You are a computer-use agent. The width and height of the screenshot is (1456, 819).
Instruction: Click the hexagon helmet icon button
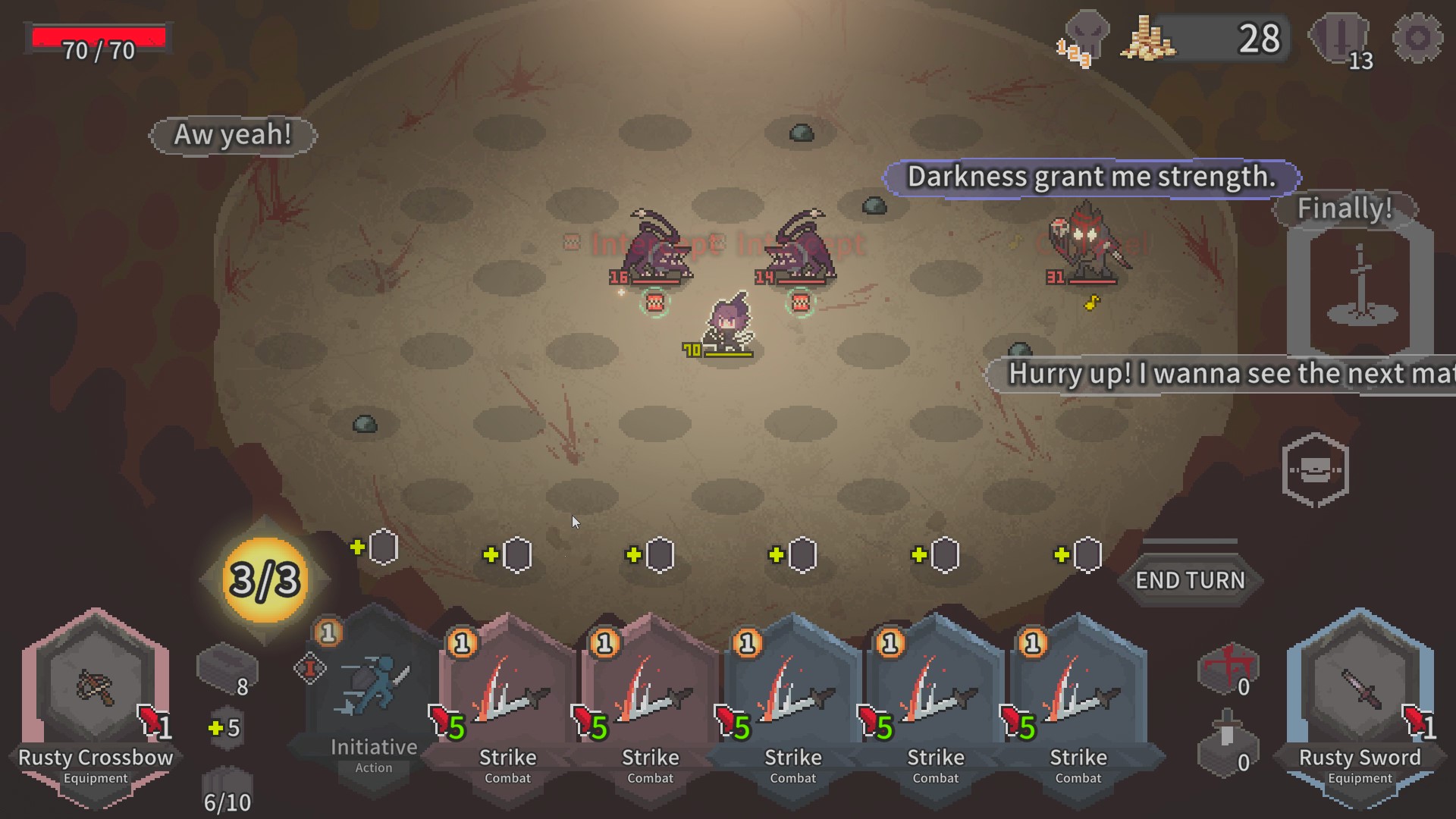pyautogui.click(x=1315, y=470)
